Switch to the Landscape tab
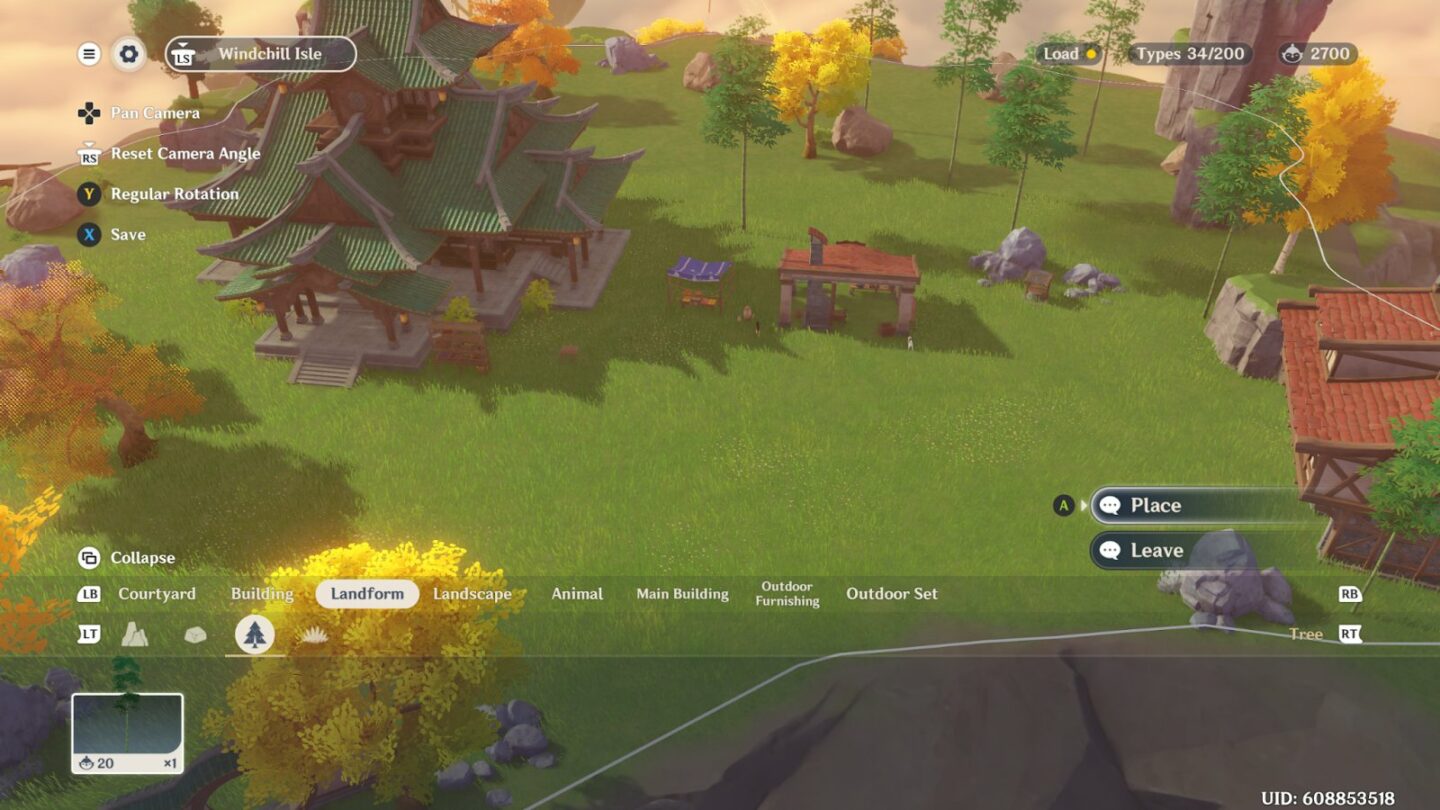 point(472,594)
